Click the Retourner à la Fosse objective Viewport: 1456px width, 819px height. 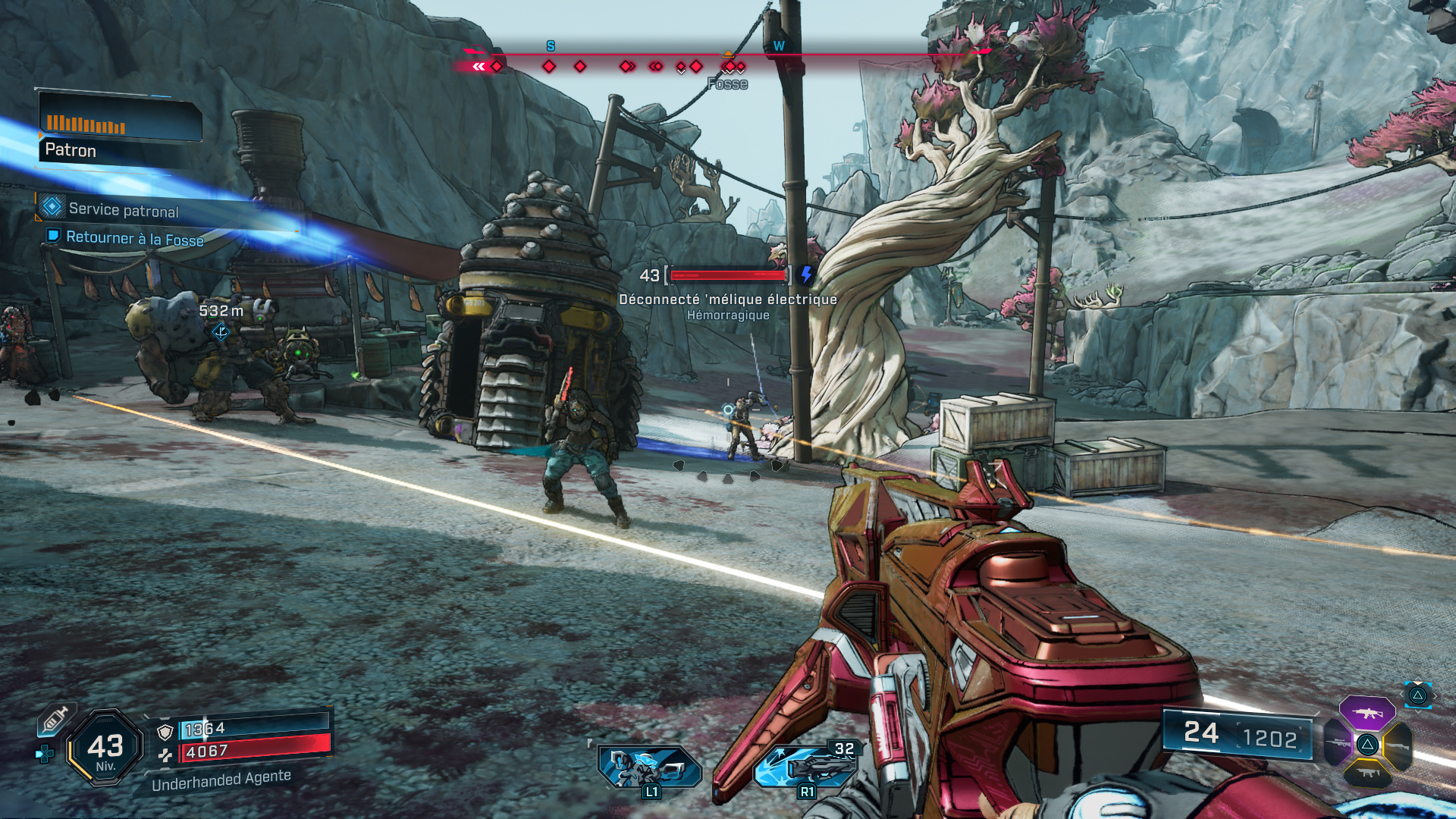[x=134, y=238]
